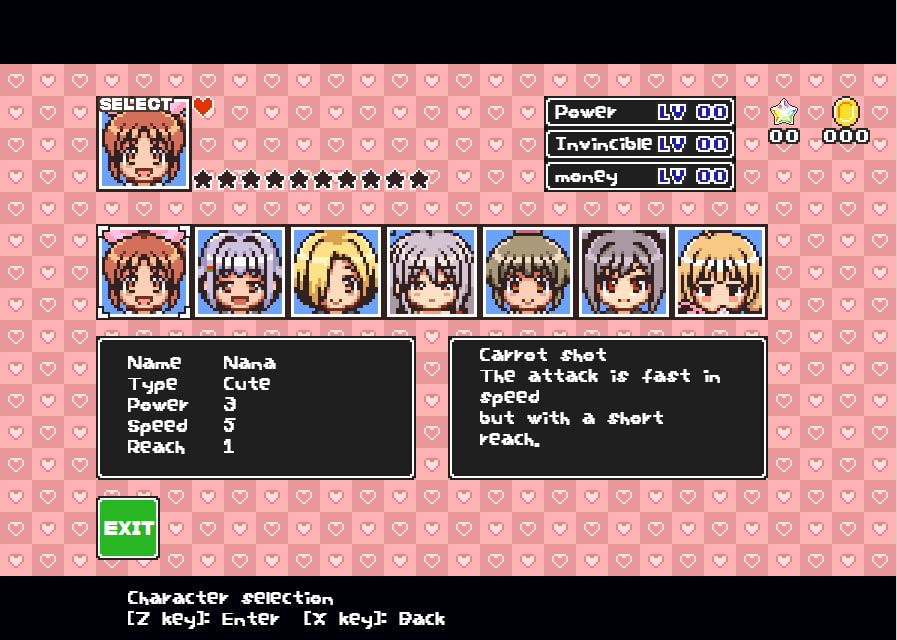Select the long-haired blonde girl with pink bow
The image size is (897, 640).
pyautogui.click(x=720, y=272)
